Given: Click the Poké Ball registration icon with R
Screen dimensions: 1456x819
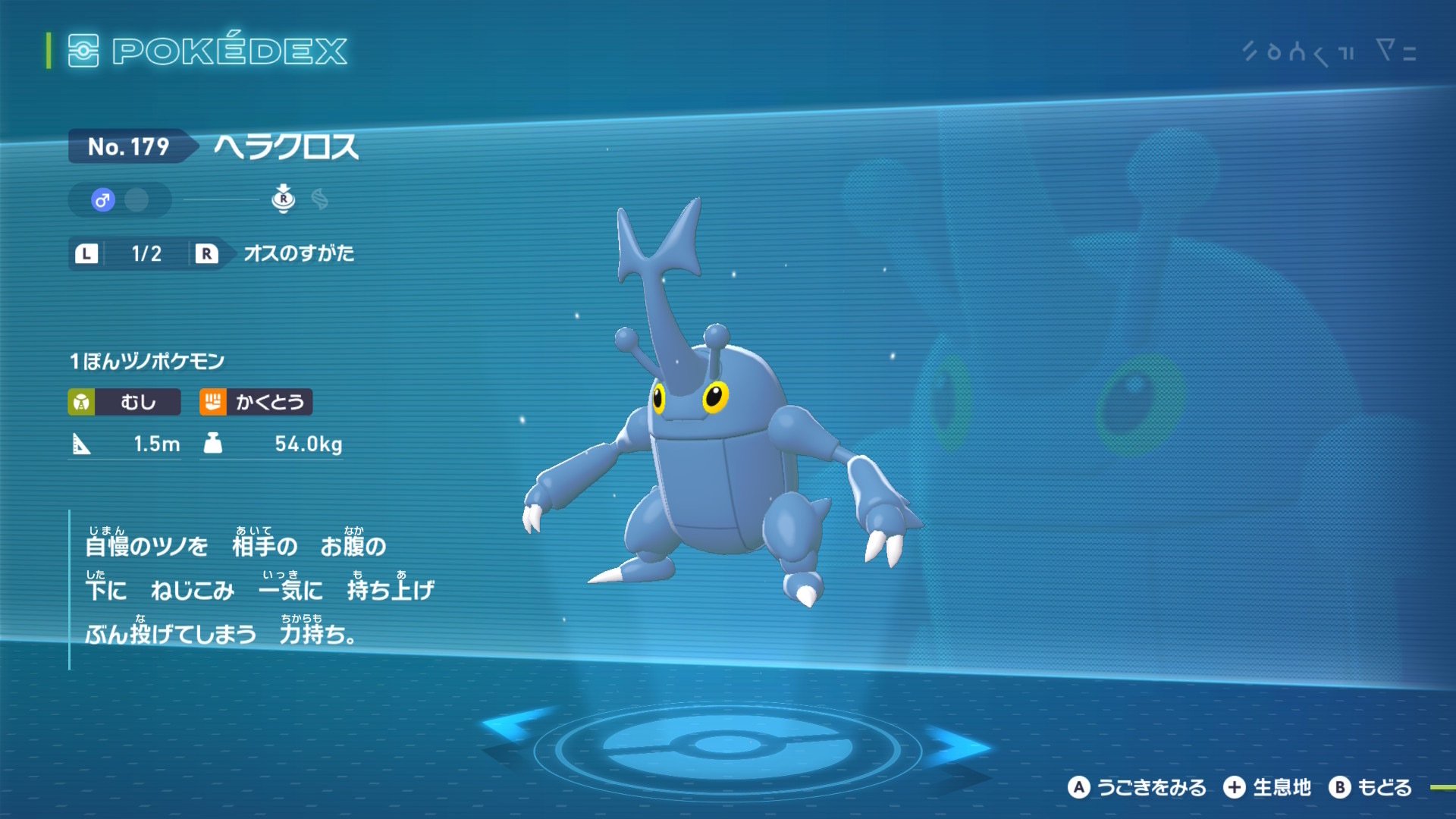Looking at the screenshot, I should [x=284, y=201].
